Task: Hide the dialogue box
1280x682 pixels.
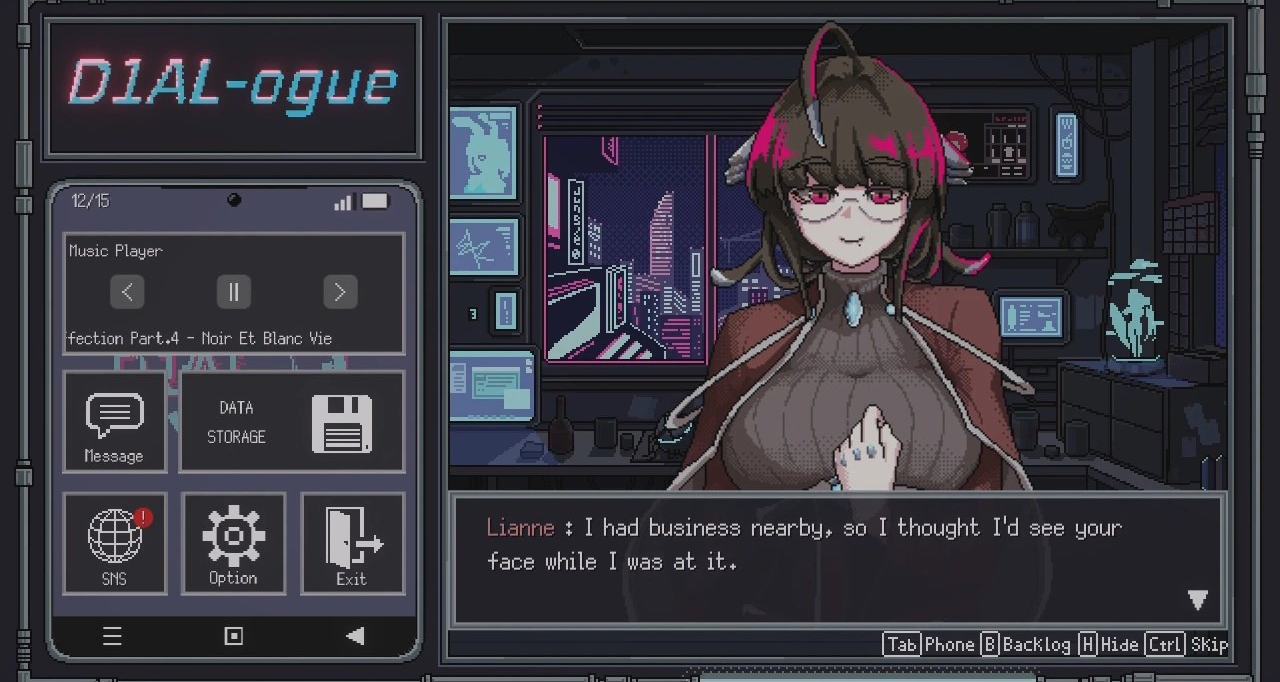Action: 1108,645
